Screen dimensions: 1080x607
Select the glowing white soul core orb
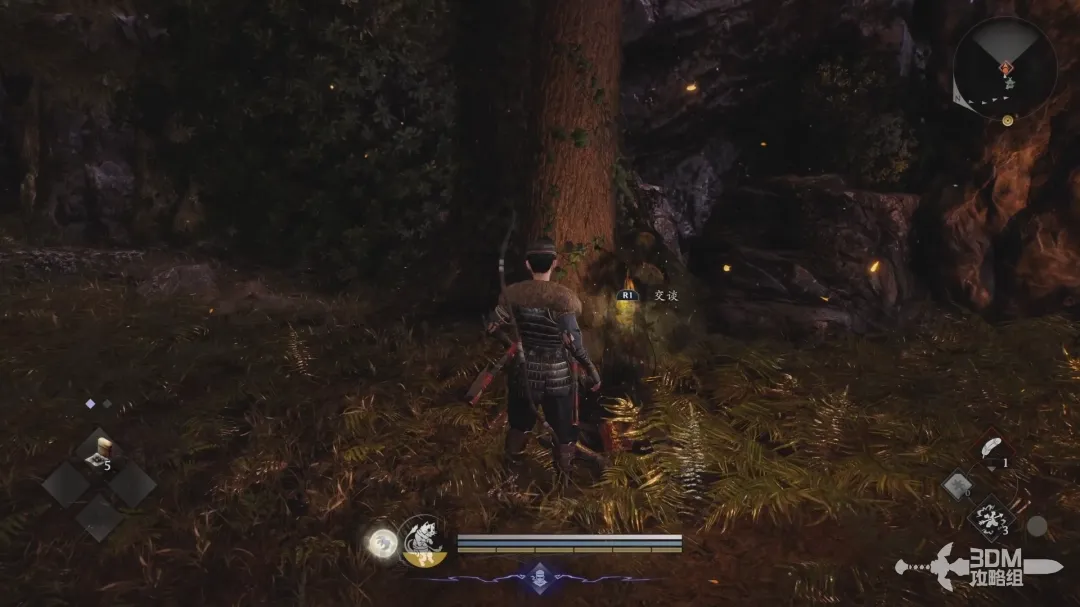(x=381, y=543)
